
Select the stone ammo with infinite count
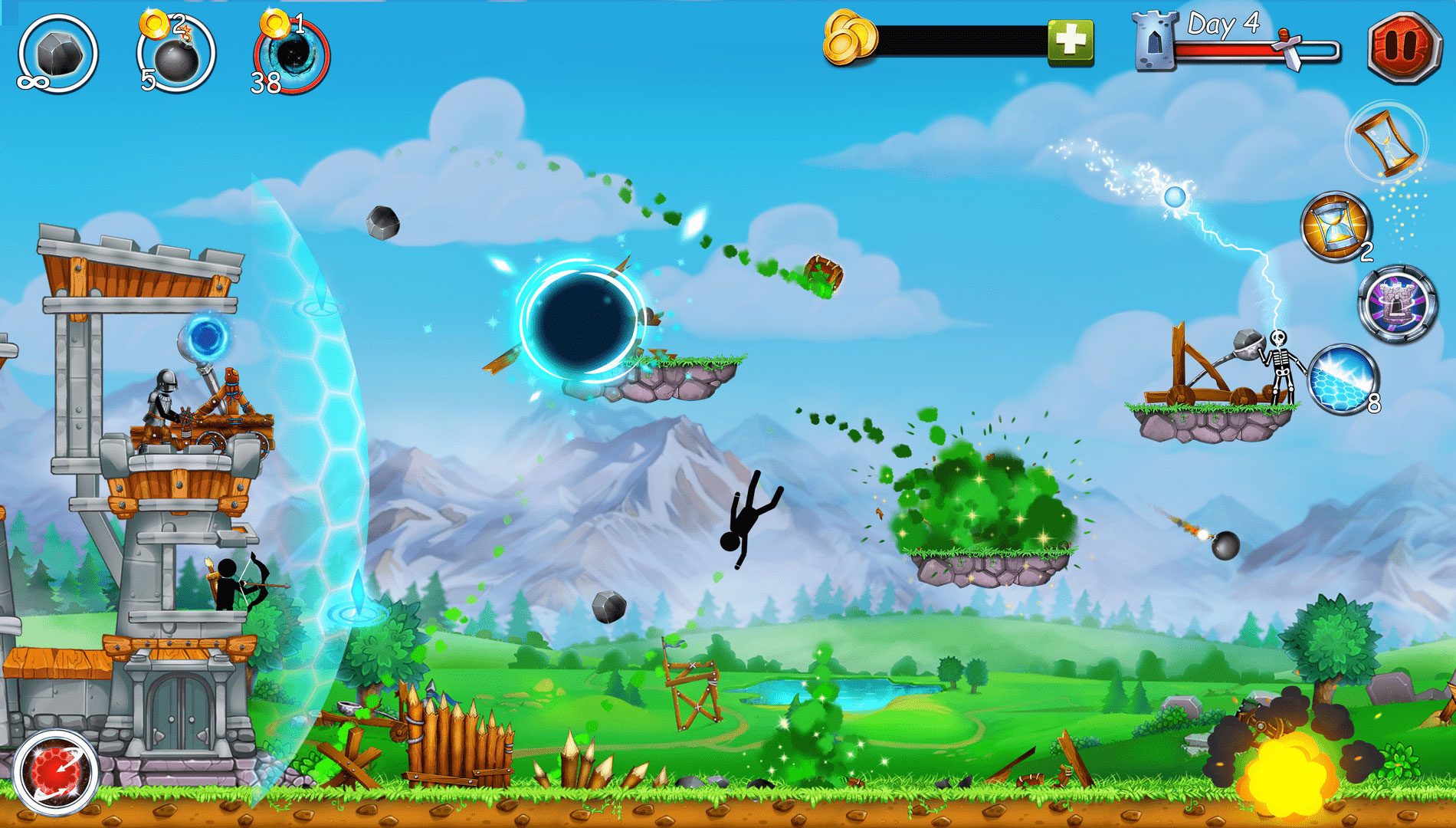pos(57,54)
